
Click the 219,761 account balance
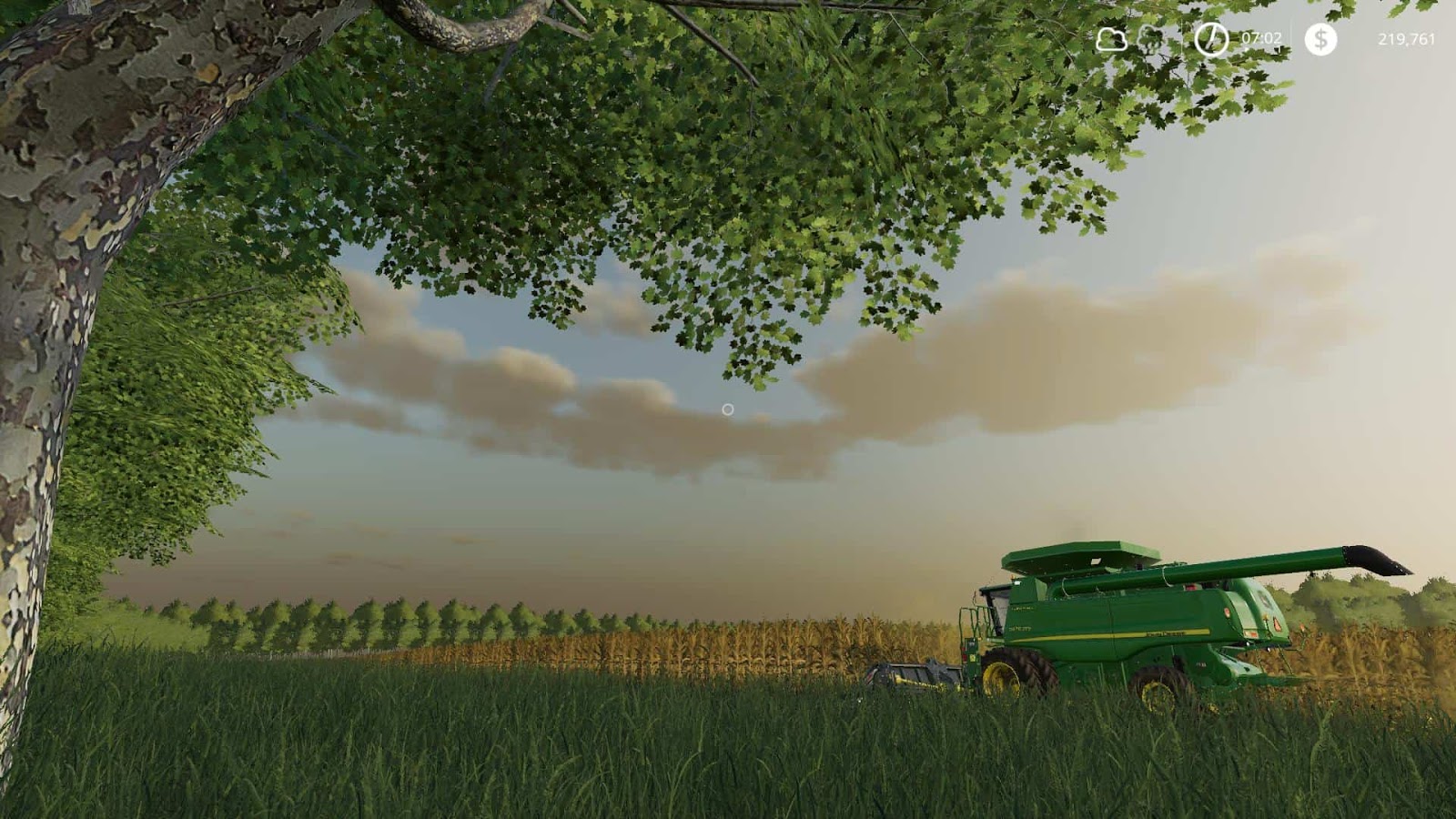1408,39
